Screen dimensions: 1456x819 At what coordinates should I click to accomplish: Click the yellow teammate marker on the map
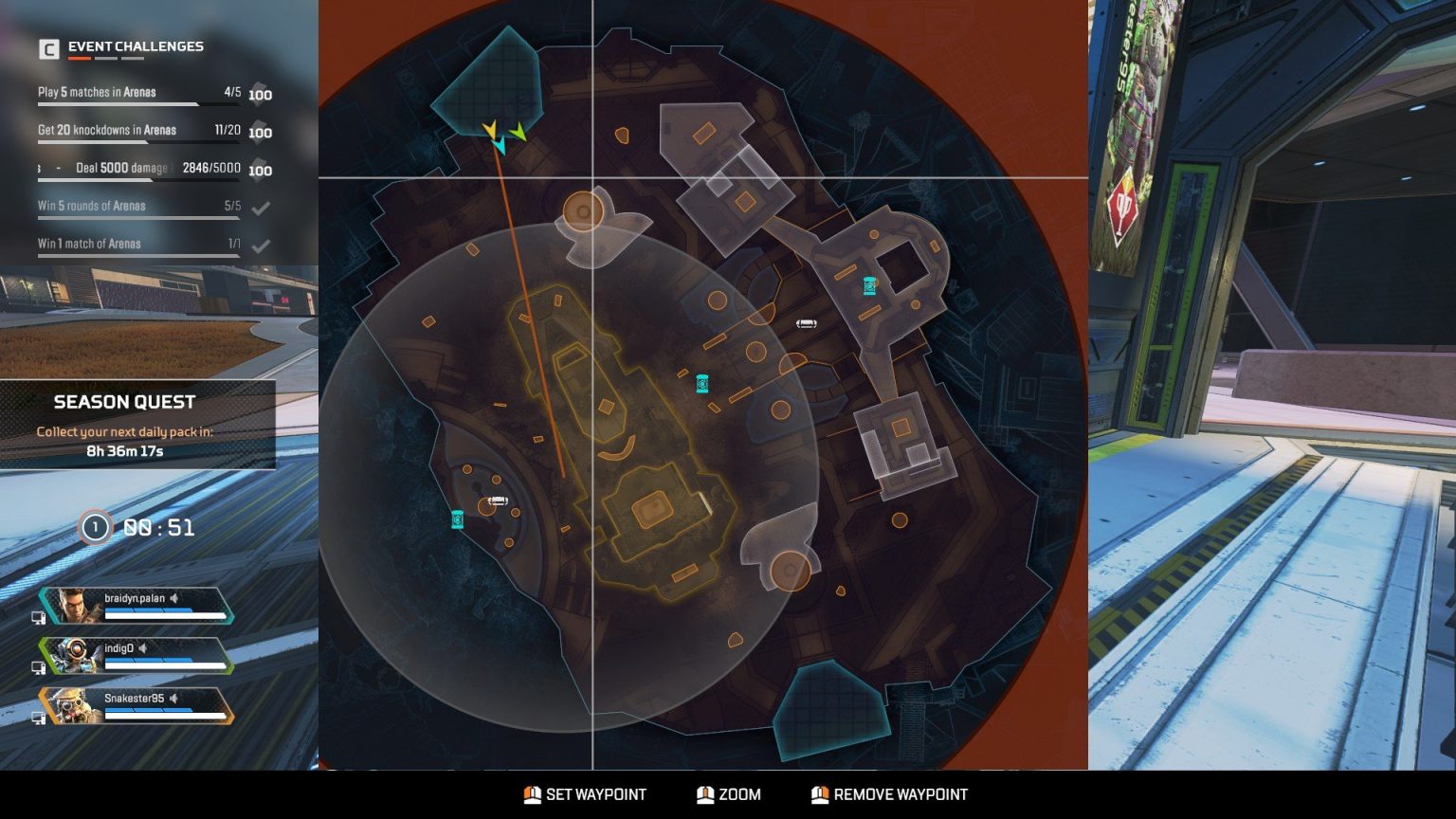[x=489, y=129]
